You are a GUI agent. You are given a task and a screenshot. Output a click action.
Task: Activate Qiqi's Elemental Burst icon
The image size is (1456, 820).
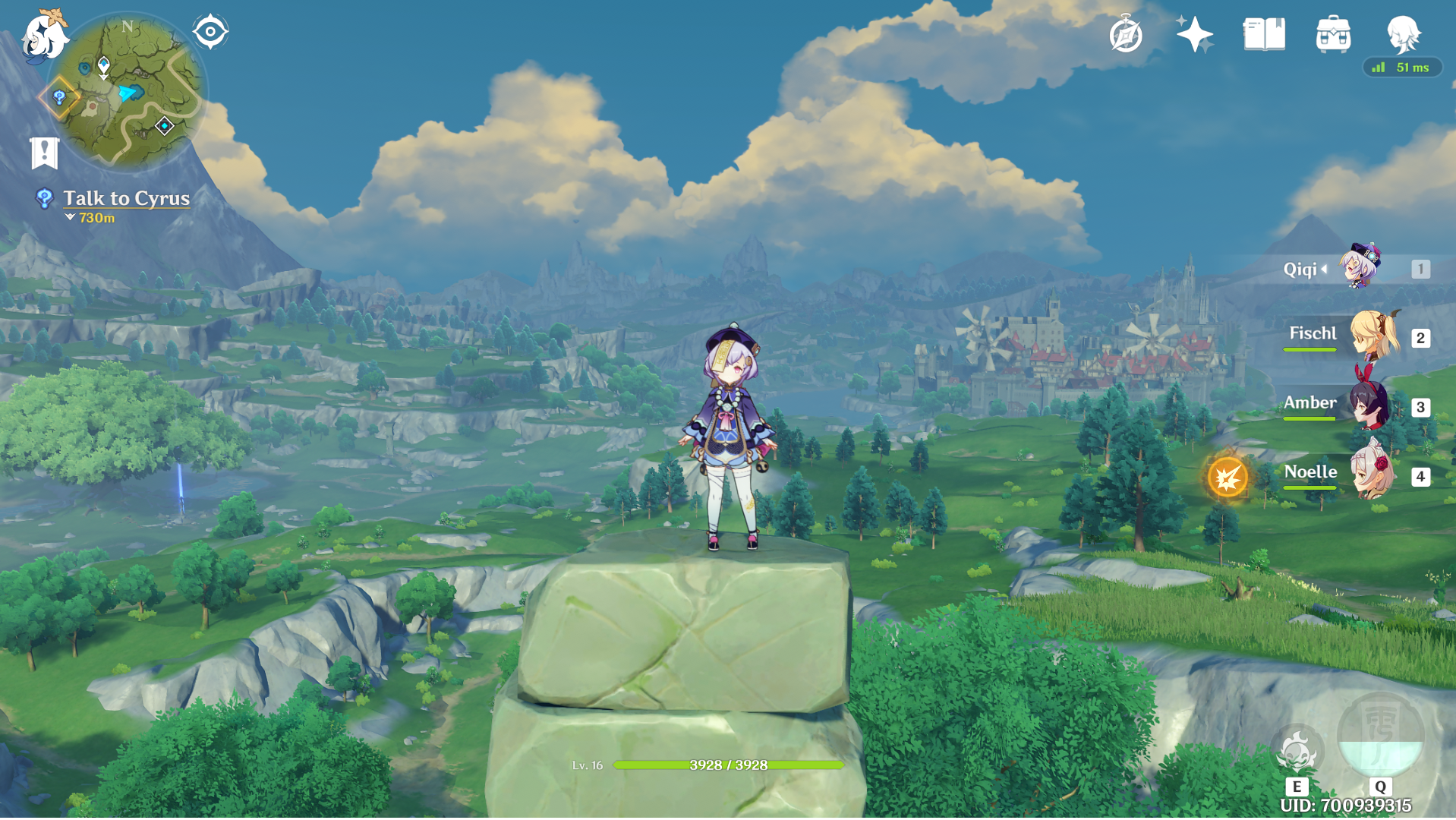click(x=1380, y=736)
